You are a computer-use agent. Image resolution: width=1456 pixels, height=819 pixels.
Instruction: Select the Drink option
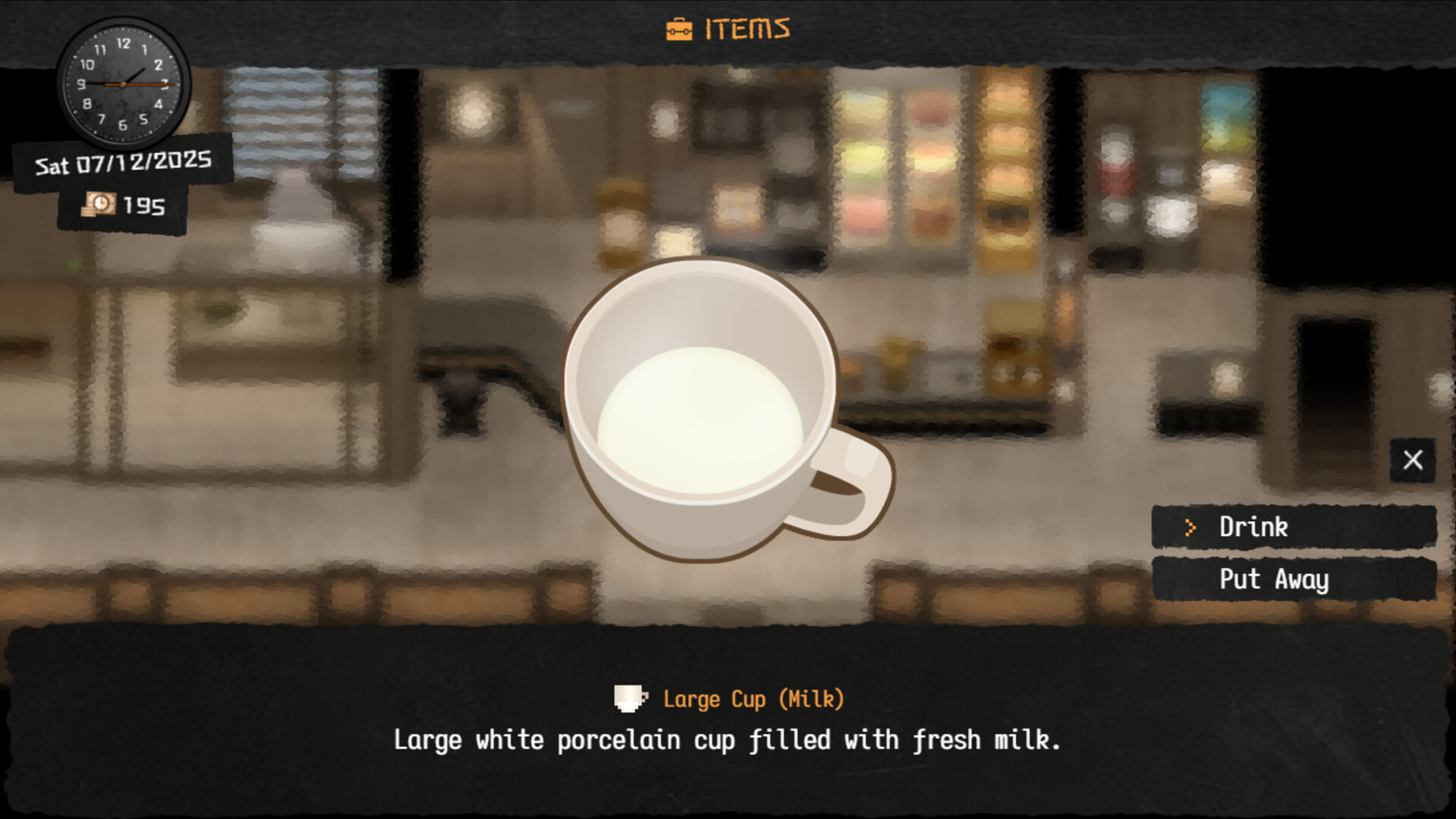(x=1252, y=527)
